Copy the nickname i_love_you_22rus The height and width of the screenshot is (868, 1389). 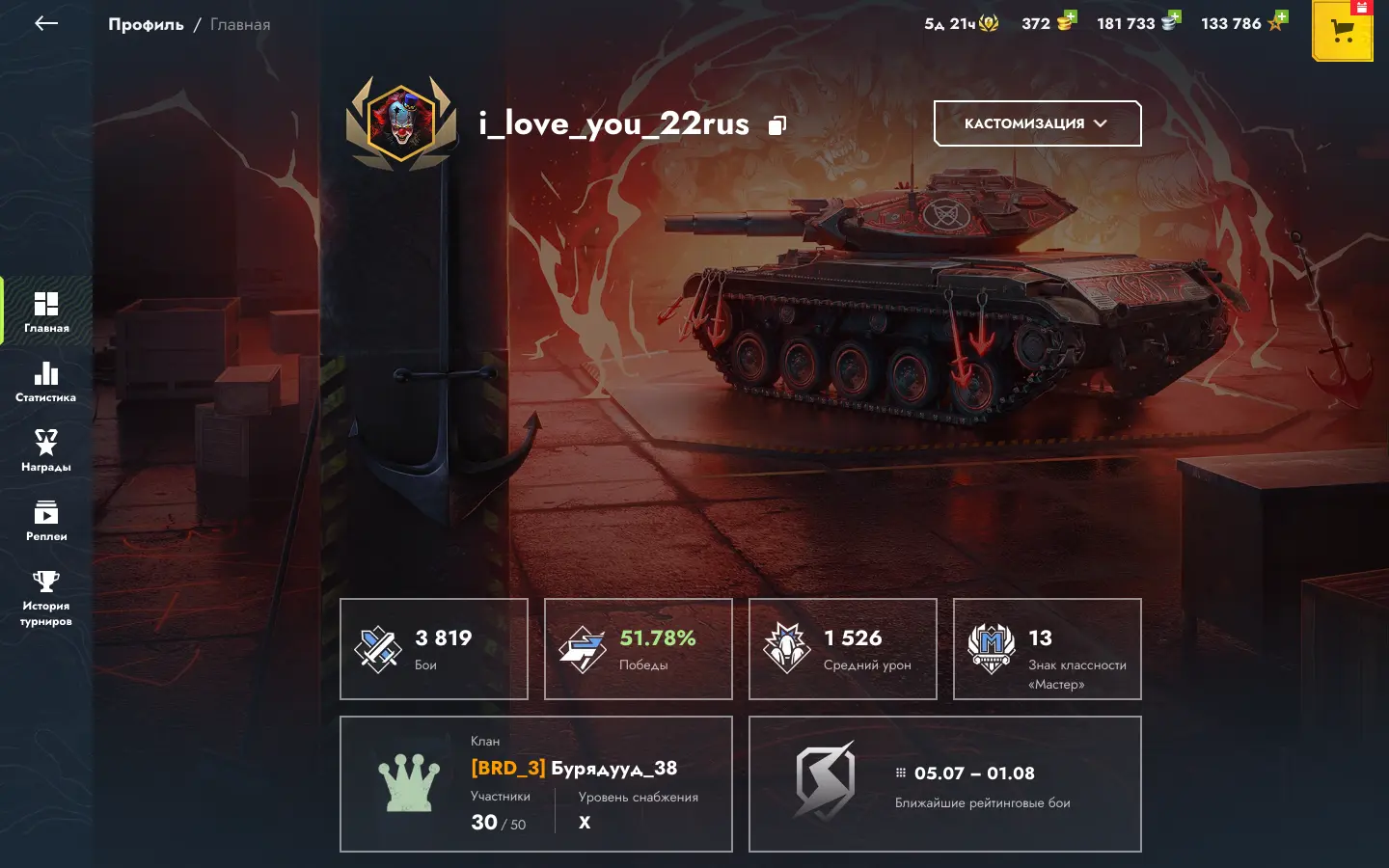click(777, 125)
